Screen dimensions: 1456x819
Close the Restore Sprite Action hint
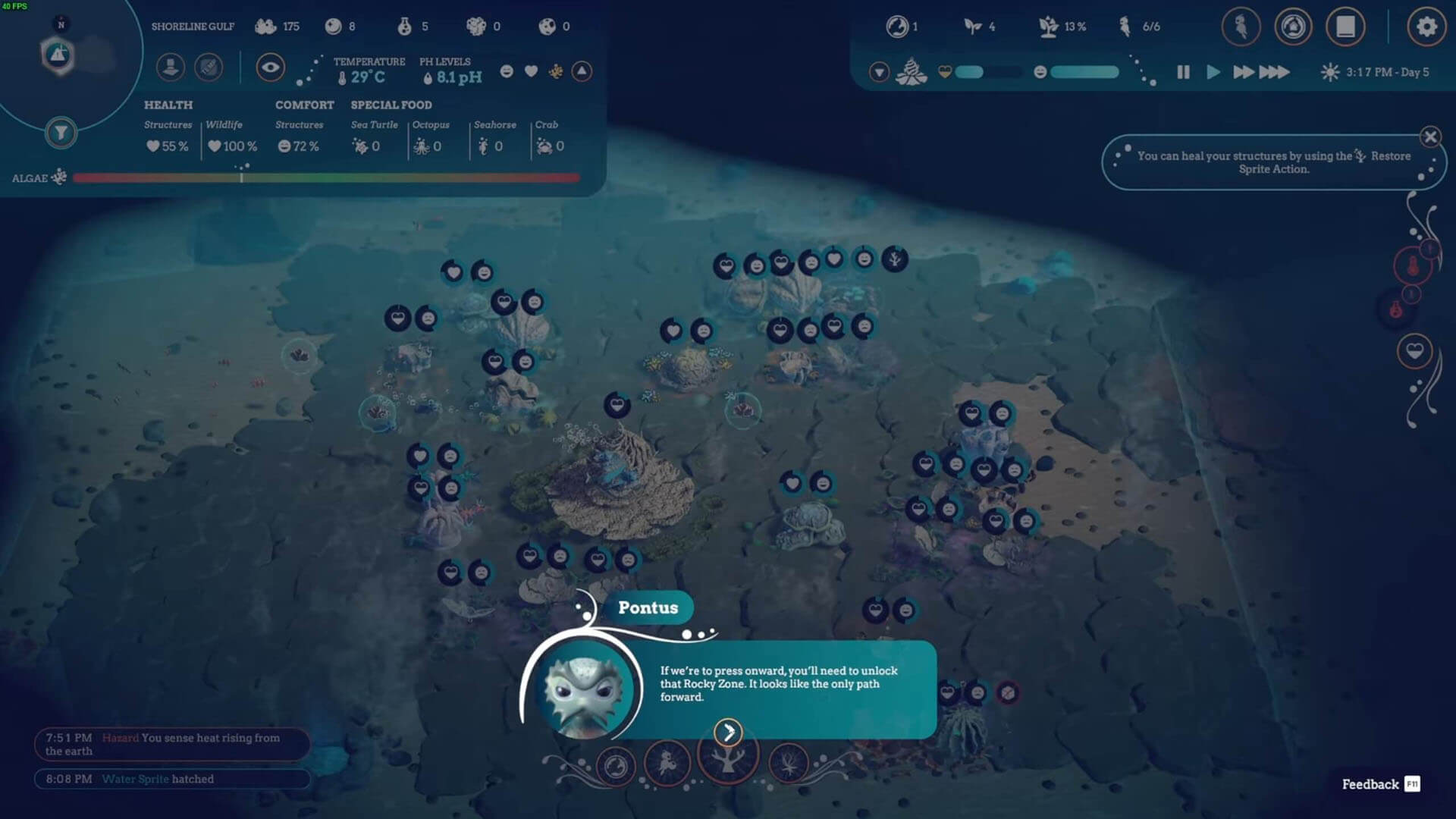pyautogui.click(x=1430, y=137)
